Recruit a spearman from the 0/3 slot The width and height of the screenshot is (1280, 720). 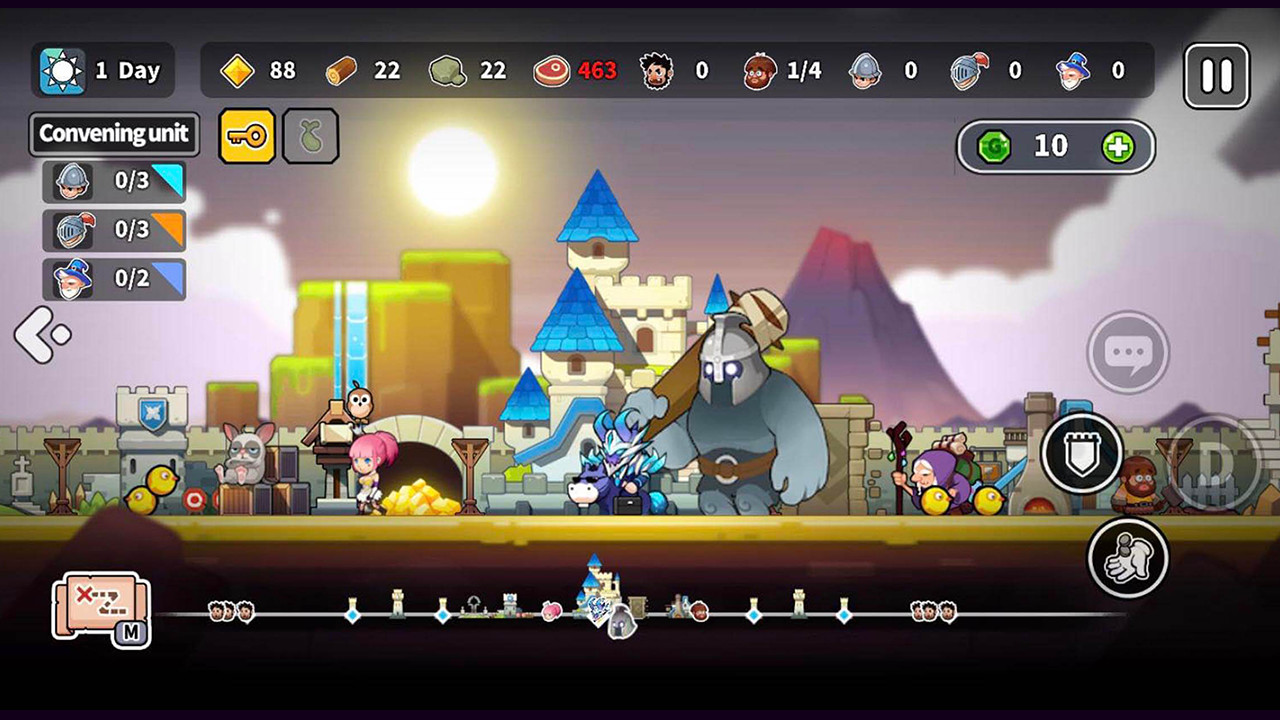click(113, 182)
